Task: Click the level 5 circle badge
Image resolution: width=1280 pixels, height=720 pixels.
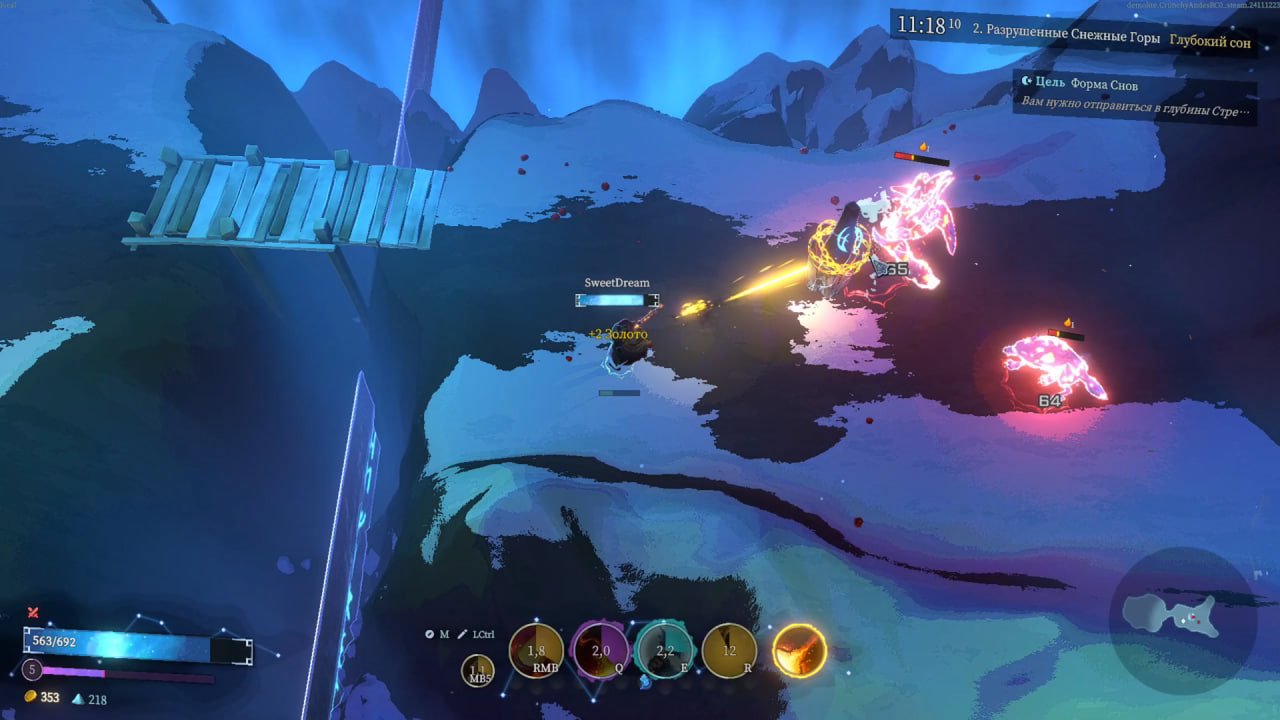Action: coord(32,669)
